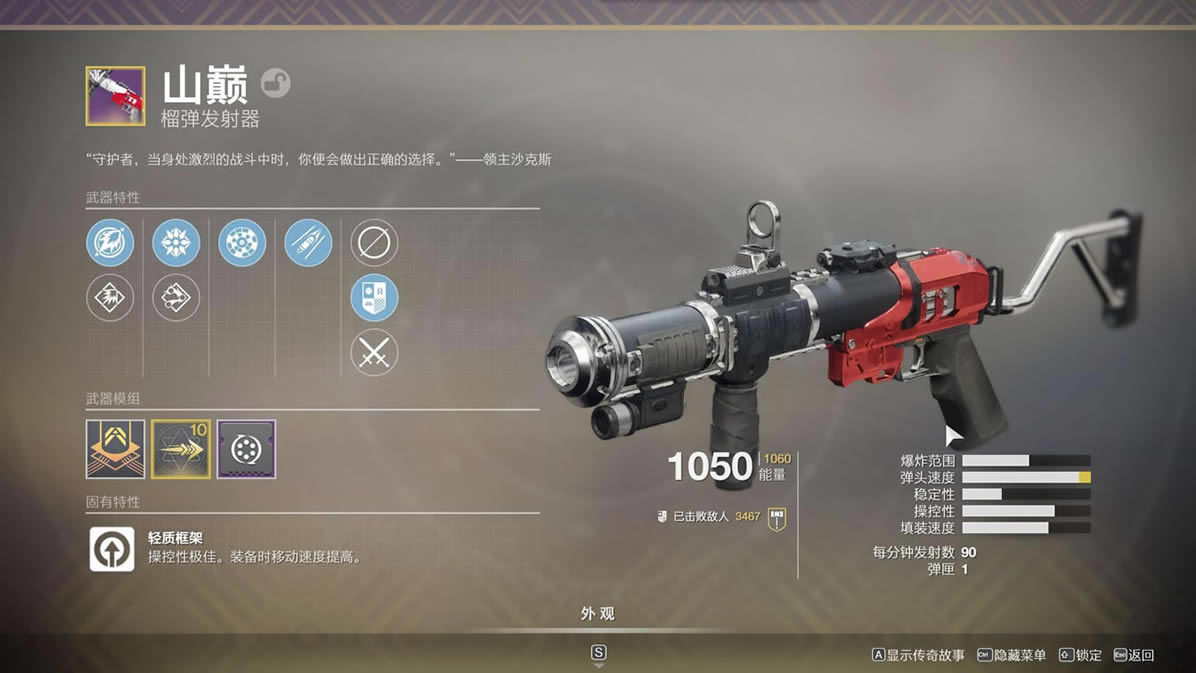Select the flaming projectile perk icon
The height and width of the screenshot is (673, 1196).
[x=110, y=243]
